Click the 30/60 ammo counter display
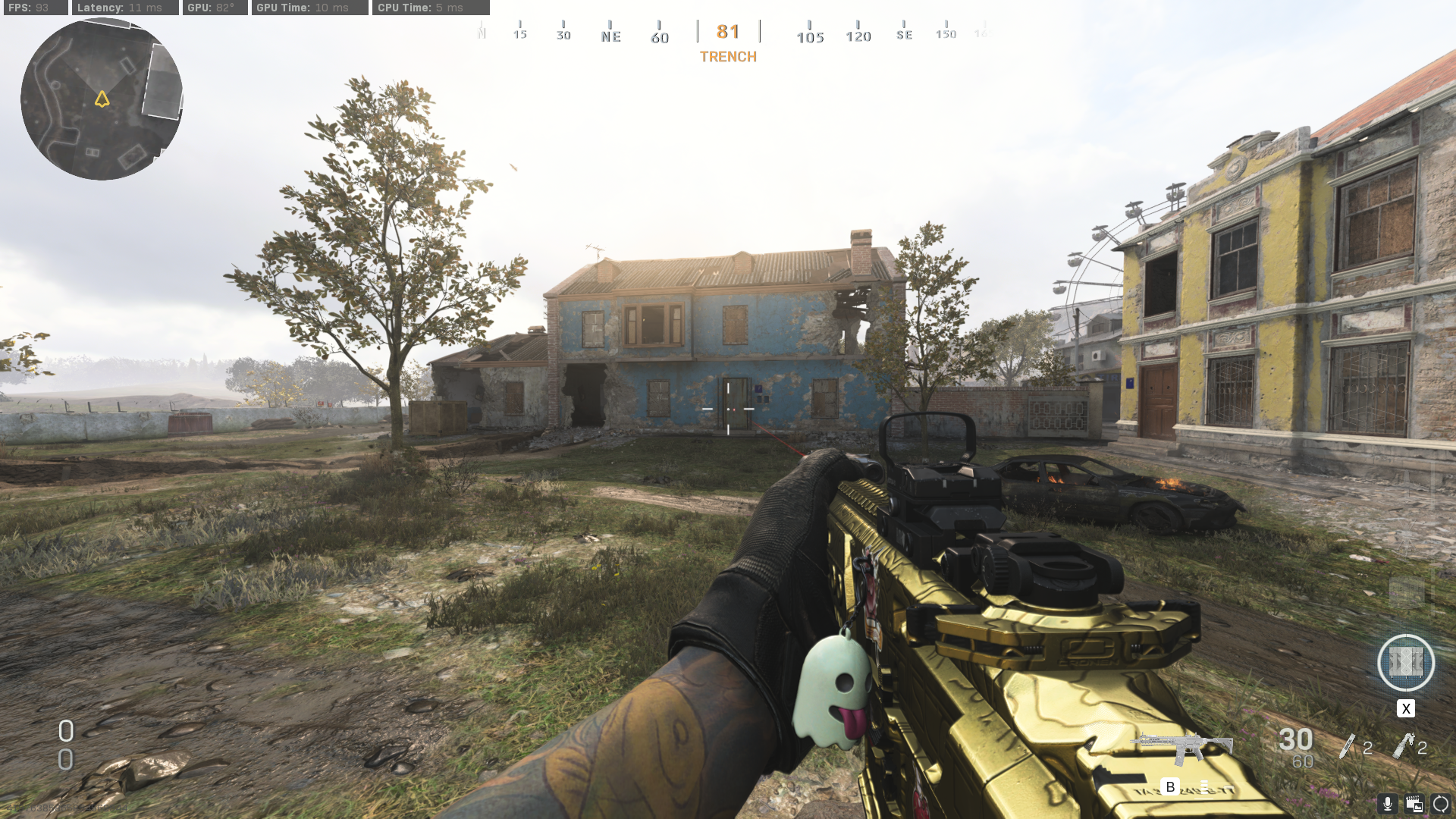The height and width of the screenshot is (819, 1456). tap(1298, 747)
